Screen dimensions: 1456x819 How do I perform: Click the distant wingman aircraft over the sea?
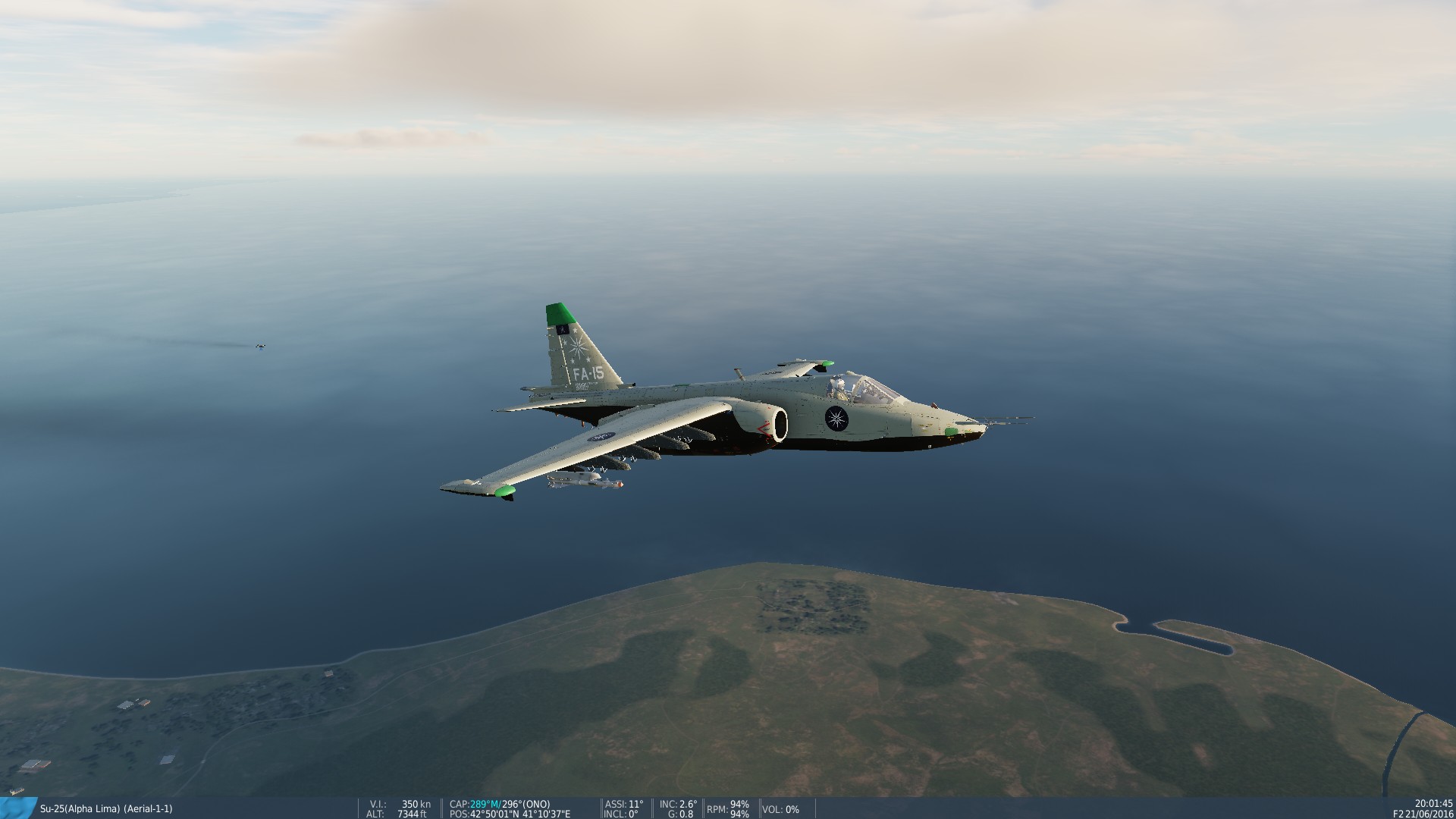(259, 345)
